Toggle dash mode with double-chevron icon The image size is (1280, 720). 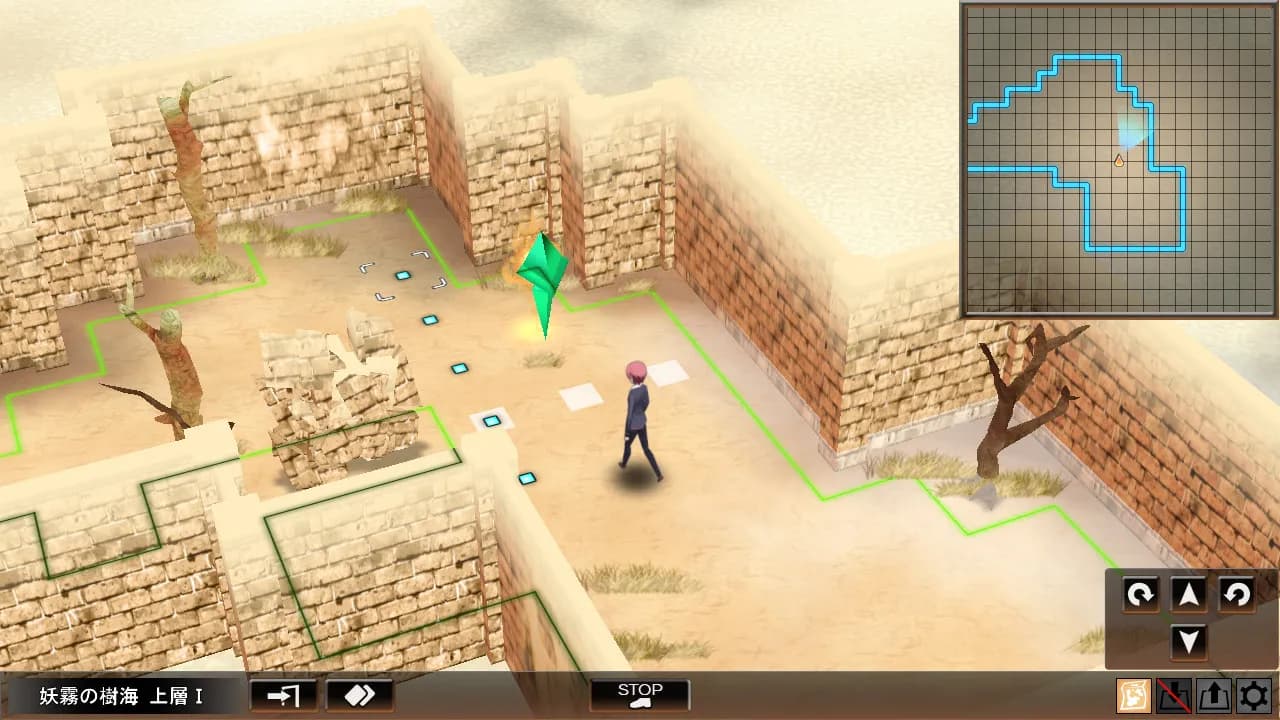tap(359, 693)
